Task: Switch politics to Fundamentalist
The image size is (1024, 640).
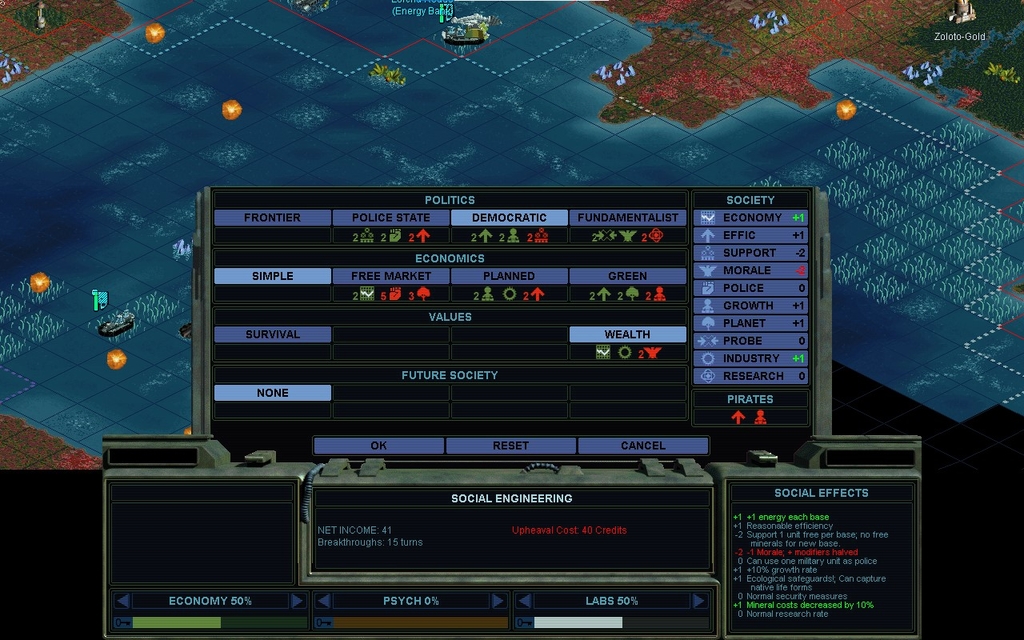Action: (628, 217)
